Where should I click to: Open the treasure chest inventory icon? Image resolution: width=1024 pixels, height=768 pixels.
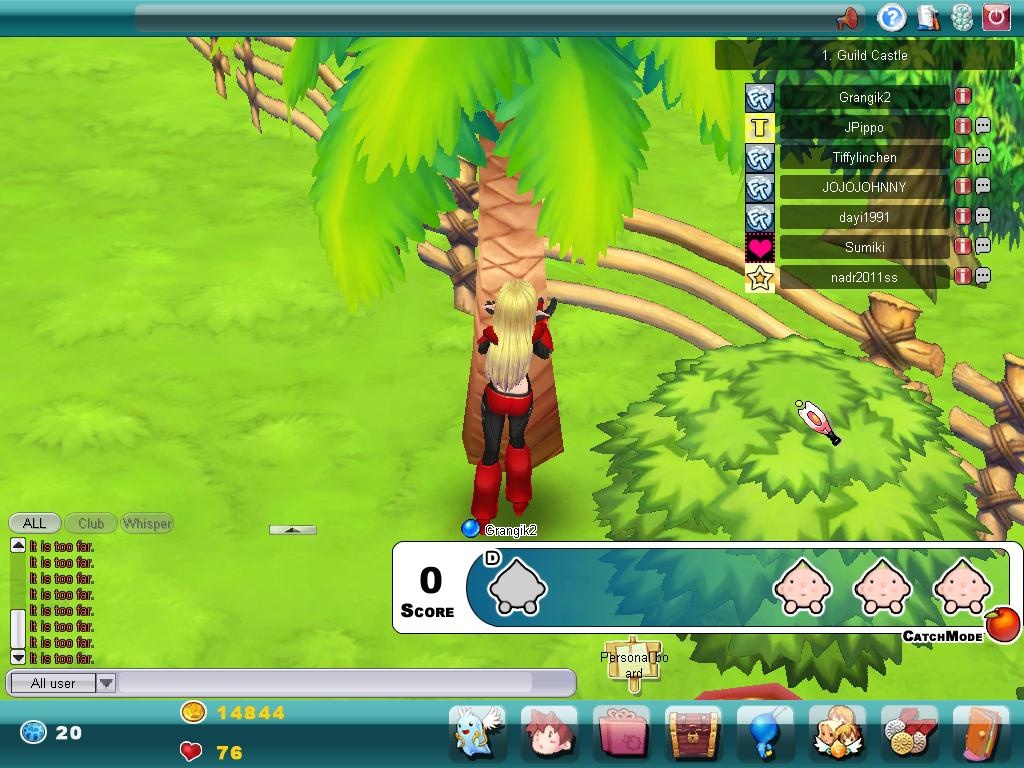tap(693, 733)
